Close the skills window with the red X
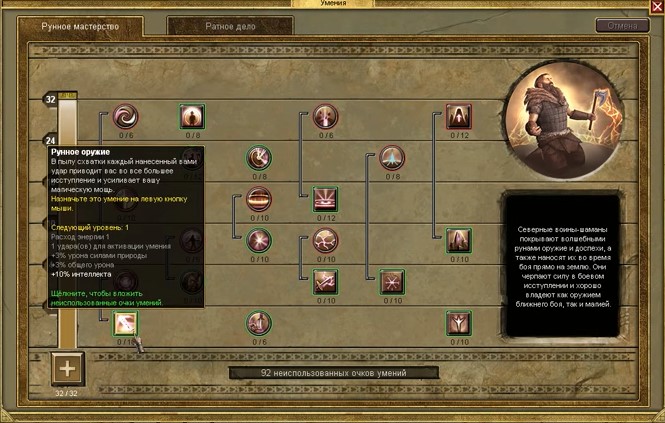 click(x=657, y=7)
